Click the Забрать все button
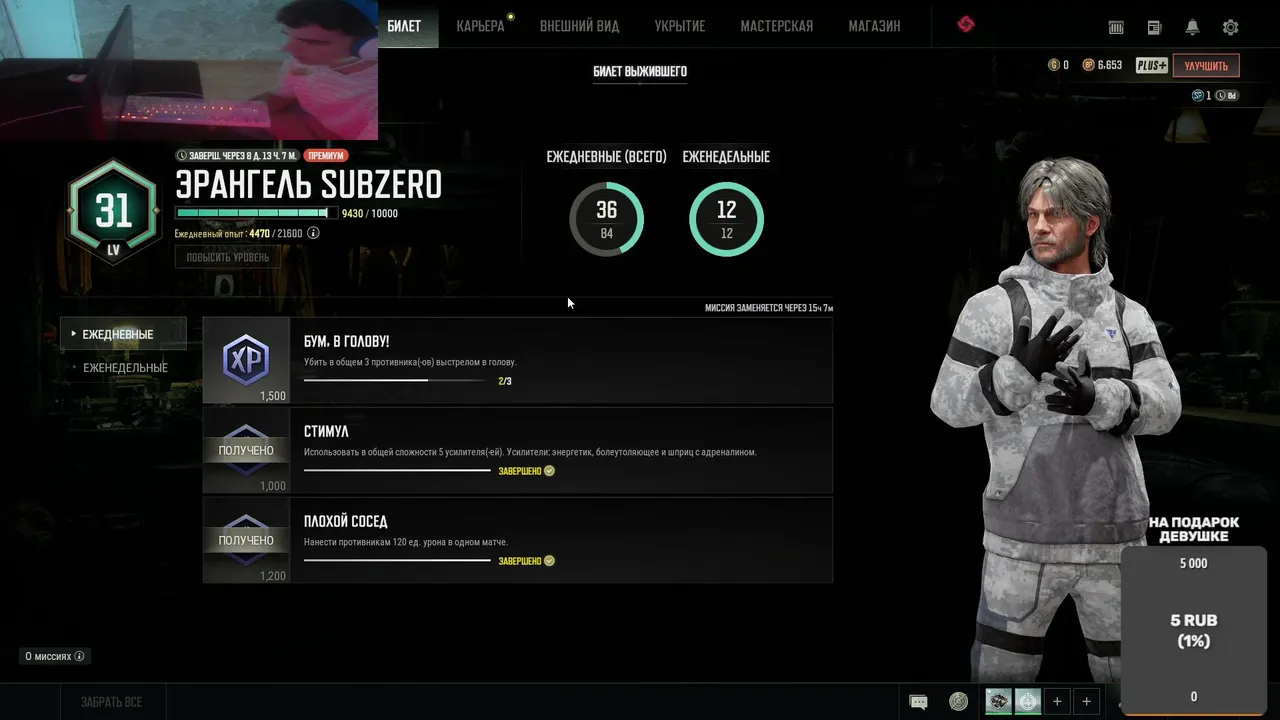The image size is (1280, 720). click(111, 702)
